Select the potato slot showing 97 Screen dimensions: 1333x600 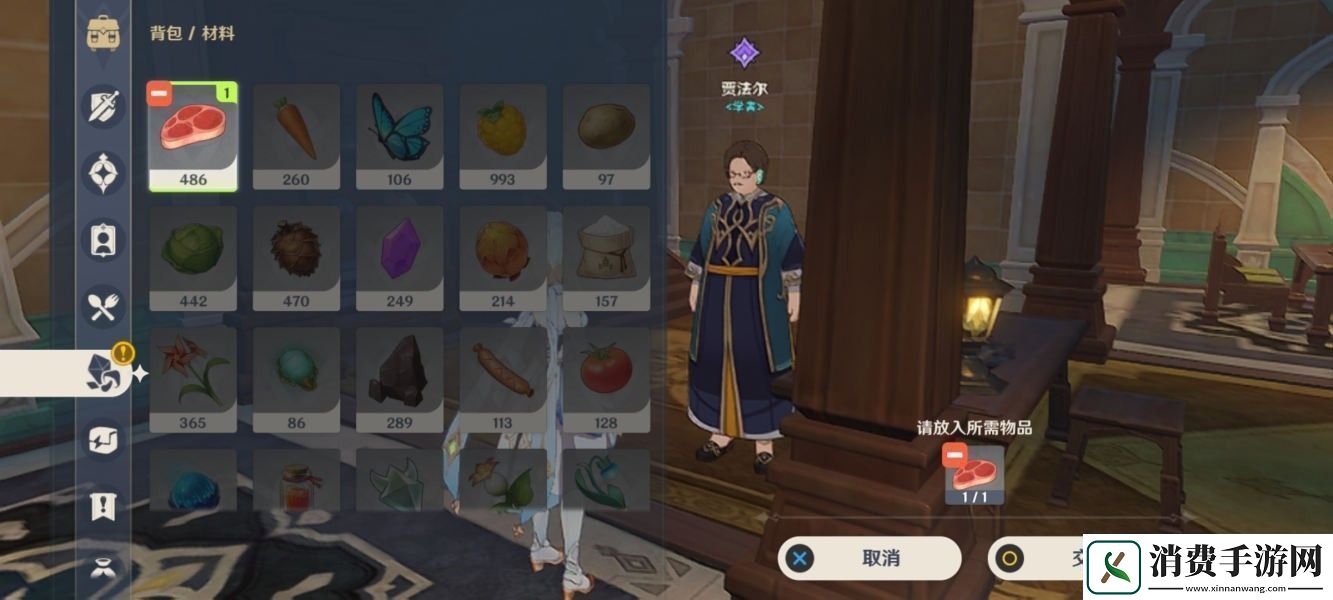click(606, 137)
